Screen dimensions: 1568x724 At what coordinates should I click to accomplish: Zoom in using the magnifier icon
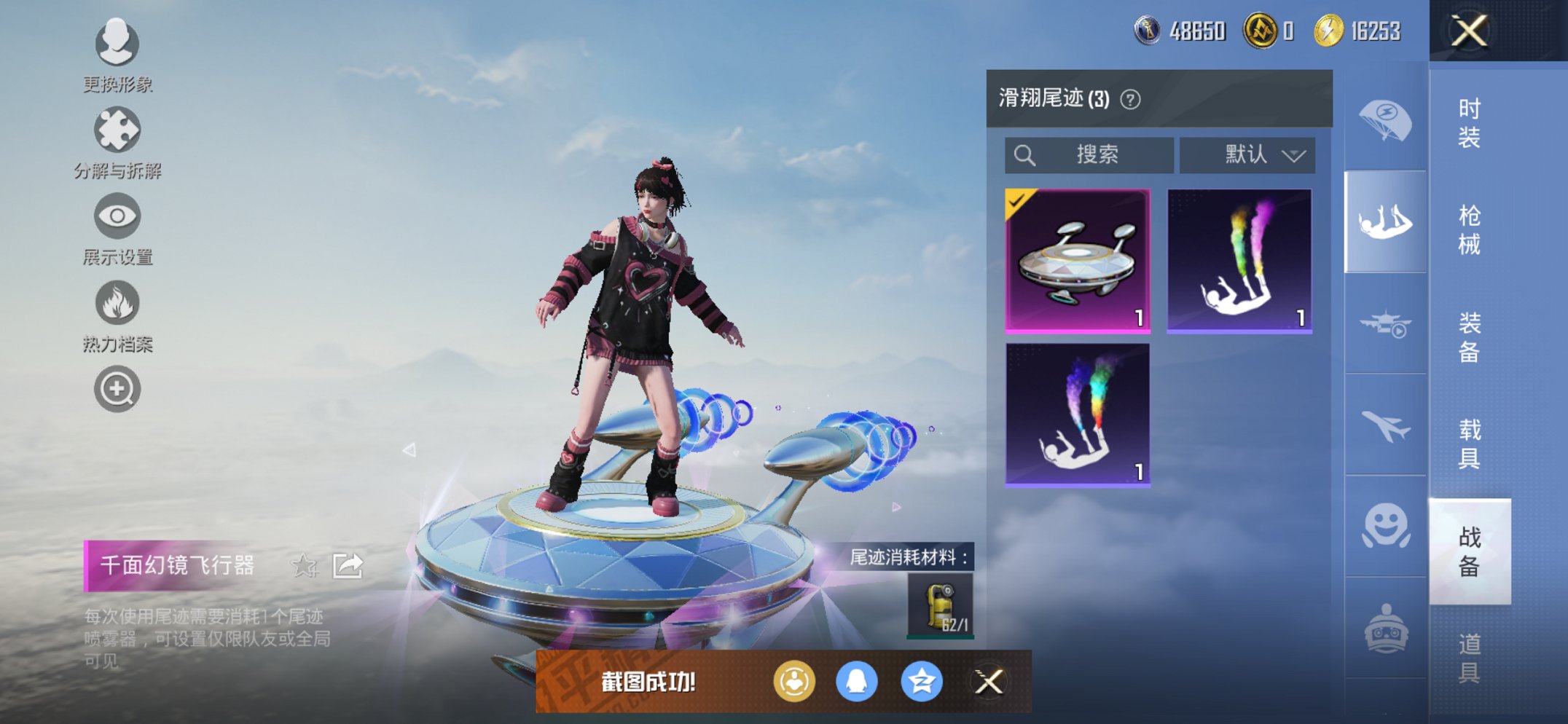[117, 388]
